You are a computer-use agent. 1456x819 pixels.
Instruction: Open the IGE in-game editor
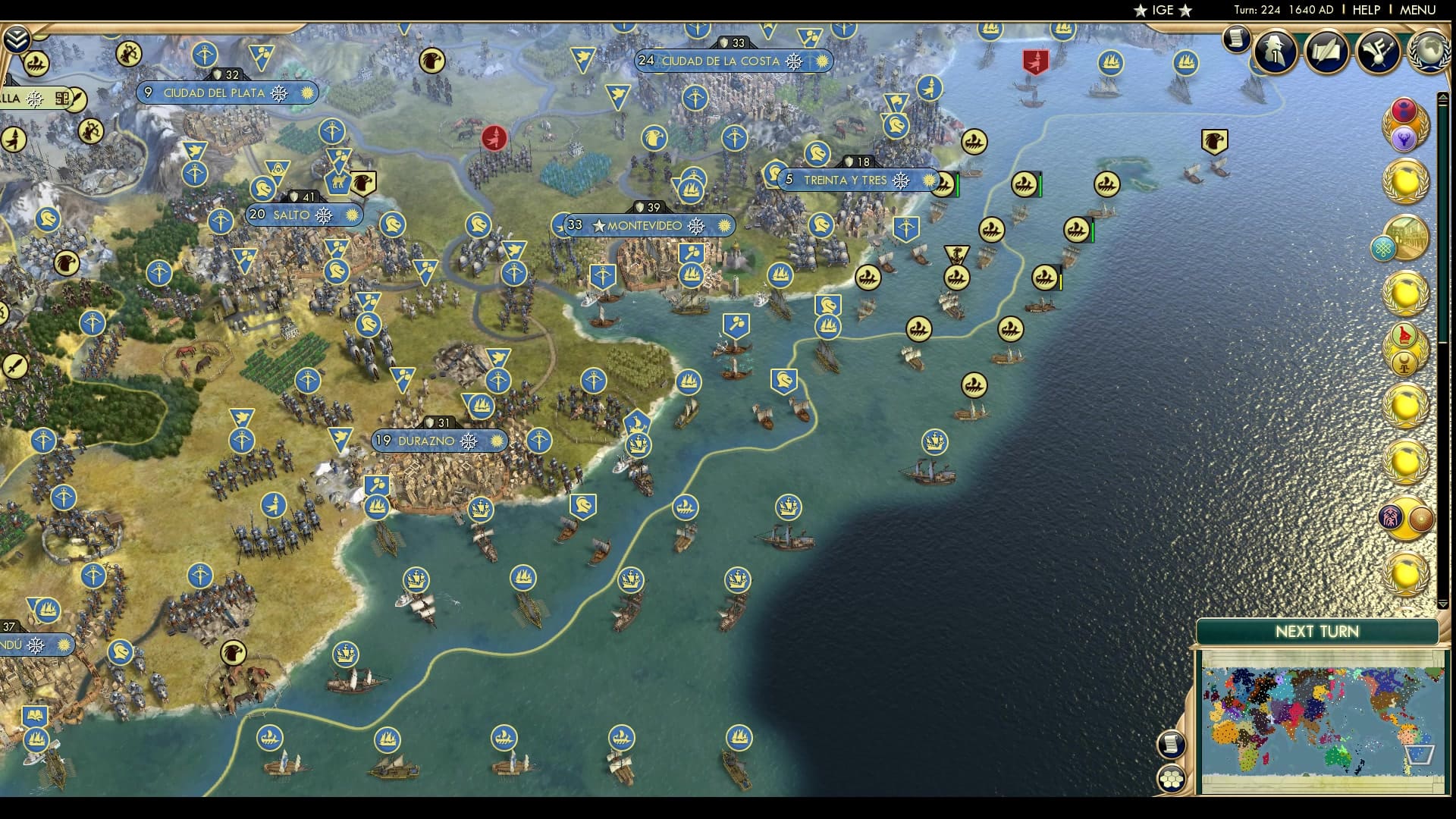1163,10
